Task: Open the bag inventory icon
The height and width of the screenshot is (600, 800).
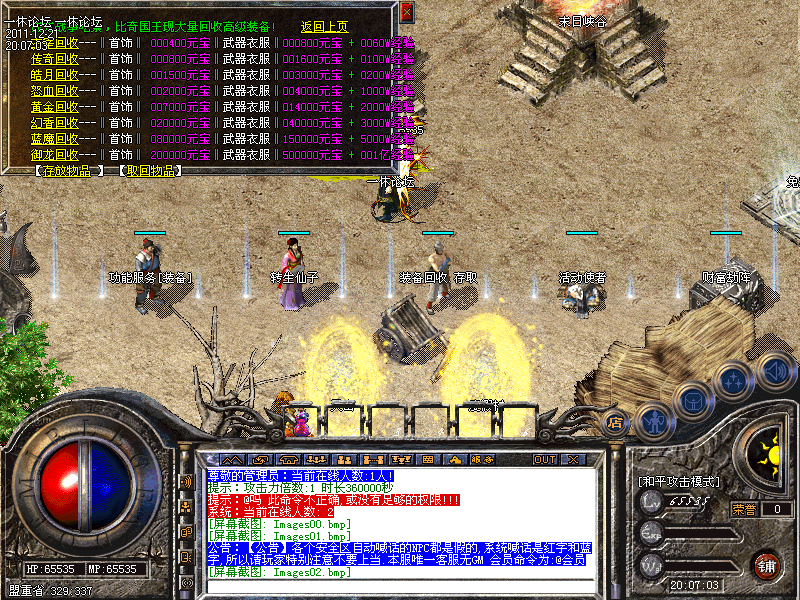Action: 692,400
